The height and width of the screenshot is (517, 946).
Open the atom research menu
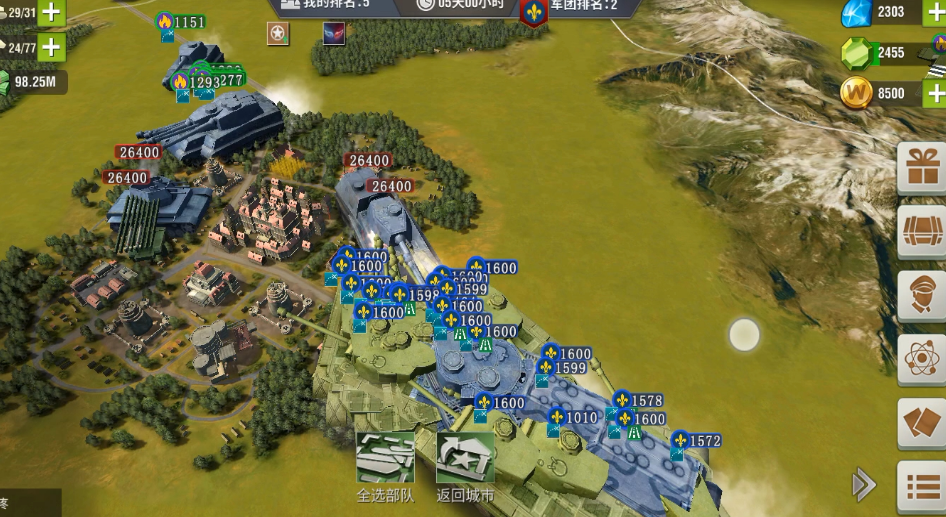921,358
